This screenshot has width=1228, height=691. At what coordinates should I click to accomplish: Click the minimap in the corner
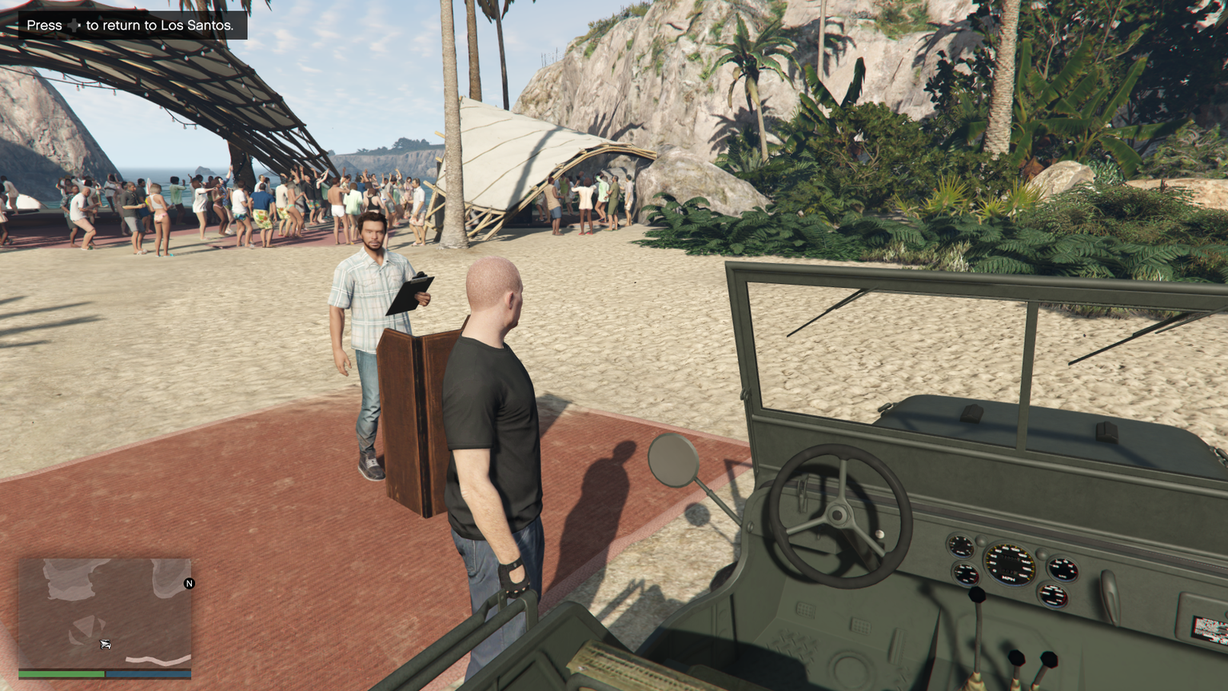tap(105, 613)
